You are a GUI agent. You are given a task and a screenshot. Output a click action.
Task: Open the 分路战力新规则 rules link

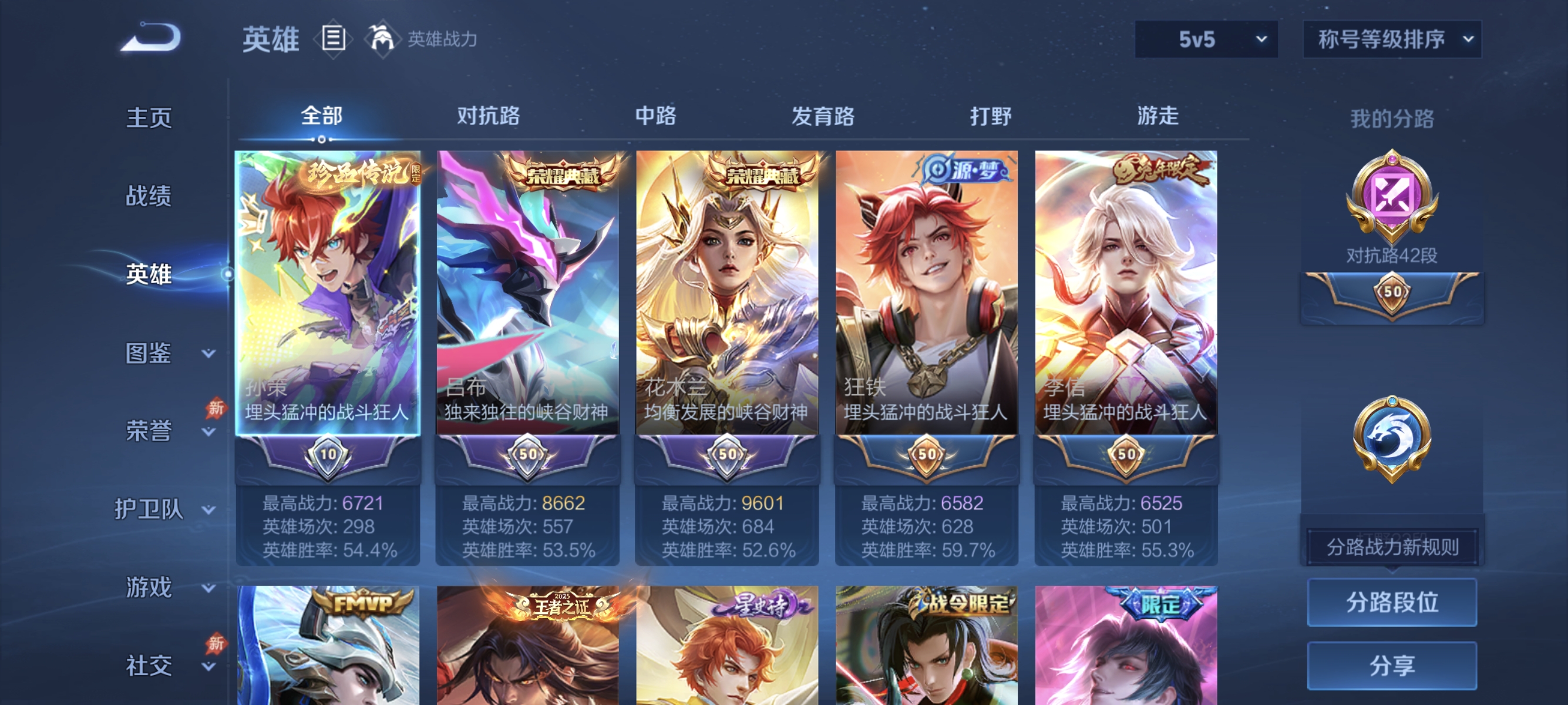click(x=1392, y=546)
